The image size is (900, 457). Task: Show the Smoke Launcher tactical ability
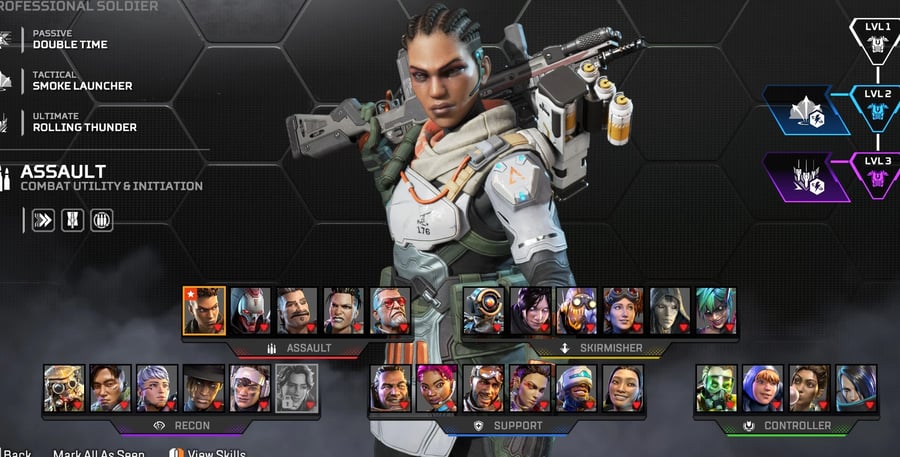82,80
